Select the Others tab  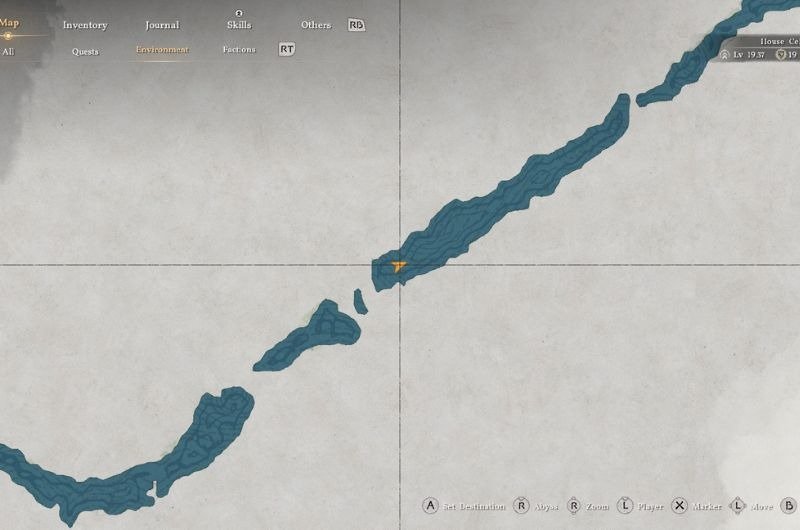point(315,25)
